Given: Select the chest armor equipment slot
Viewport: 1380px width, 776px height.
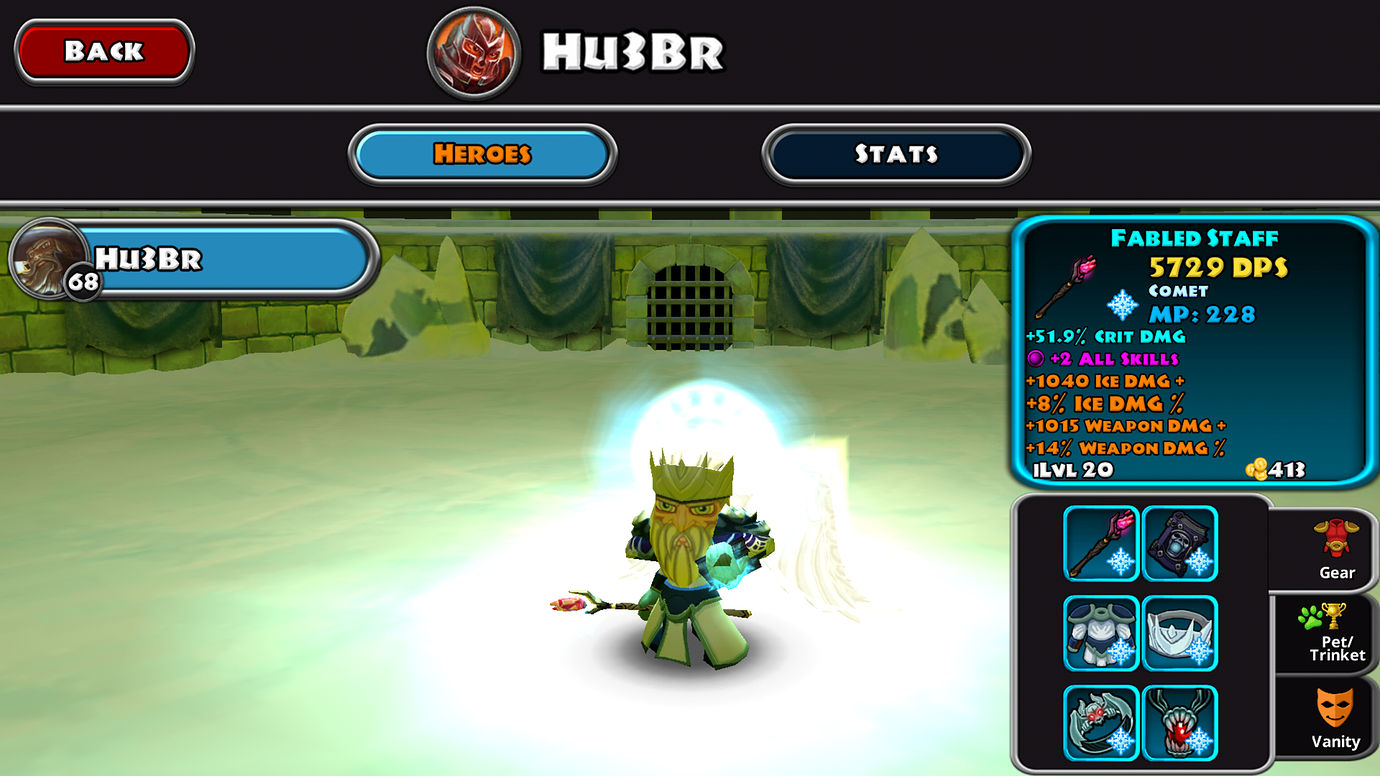Looking at the screenshot, I should (1101, 633).
